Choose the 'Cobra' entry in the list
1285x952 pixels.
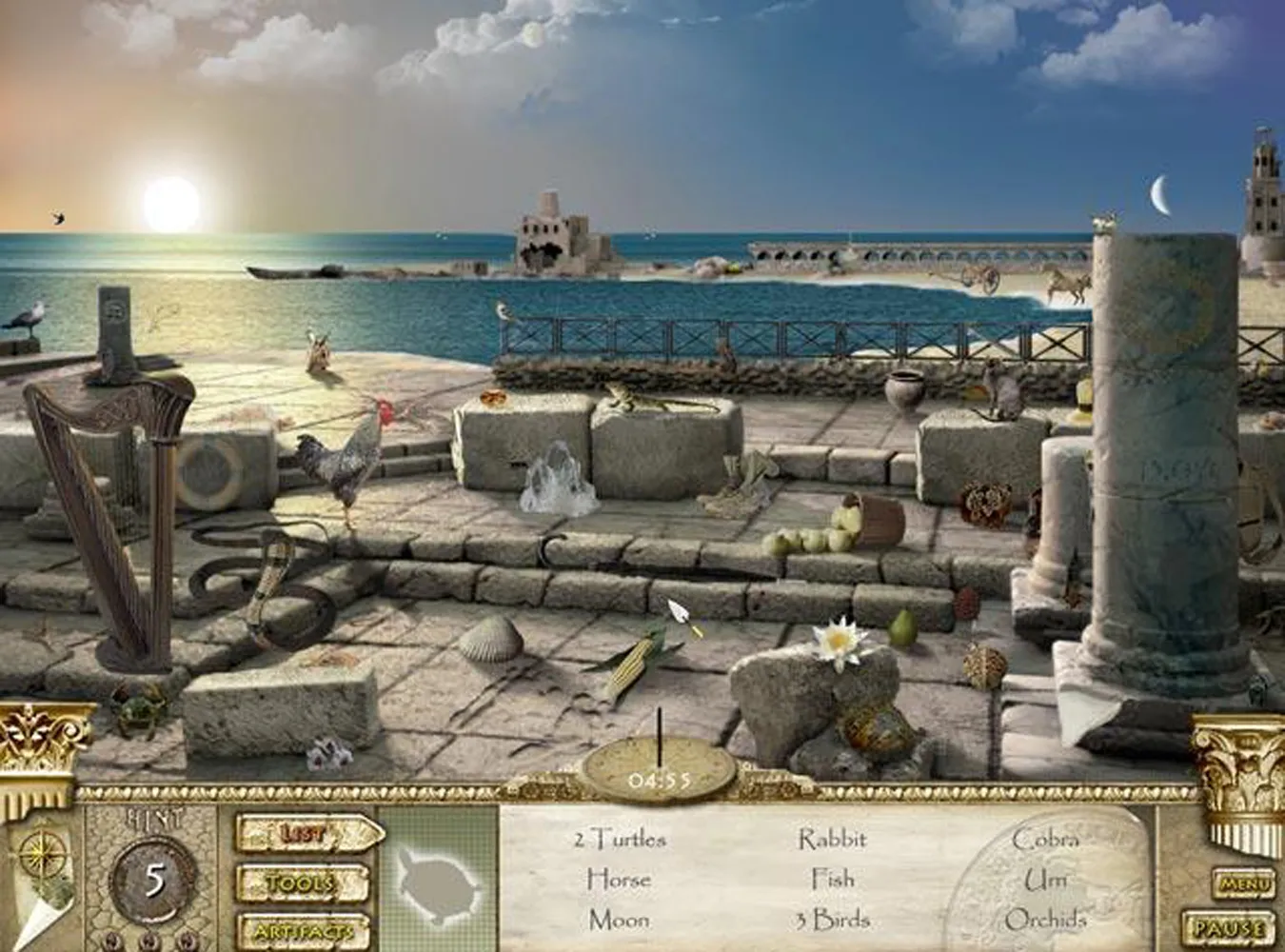pos(1045,839)
